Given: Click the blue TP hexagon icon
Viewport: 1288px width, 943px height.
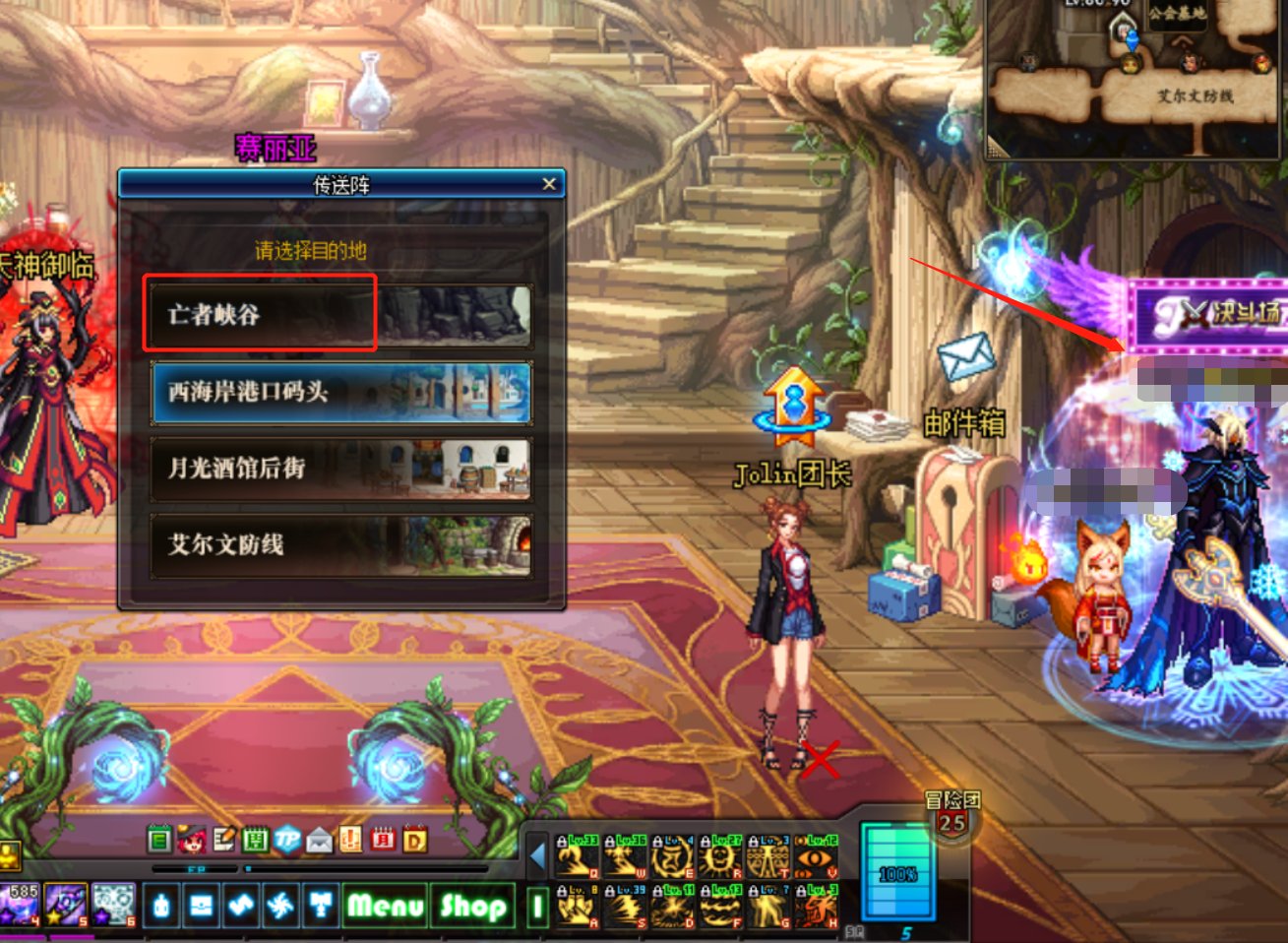Looking at the screenshot, I should click(287, 840).
